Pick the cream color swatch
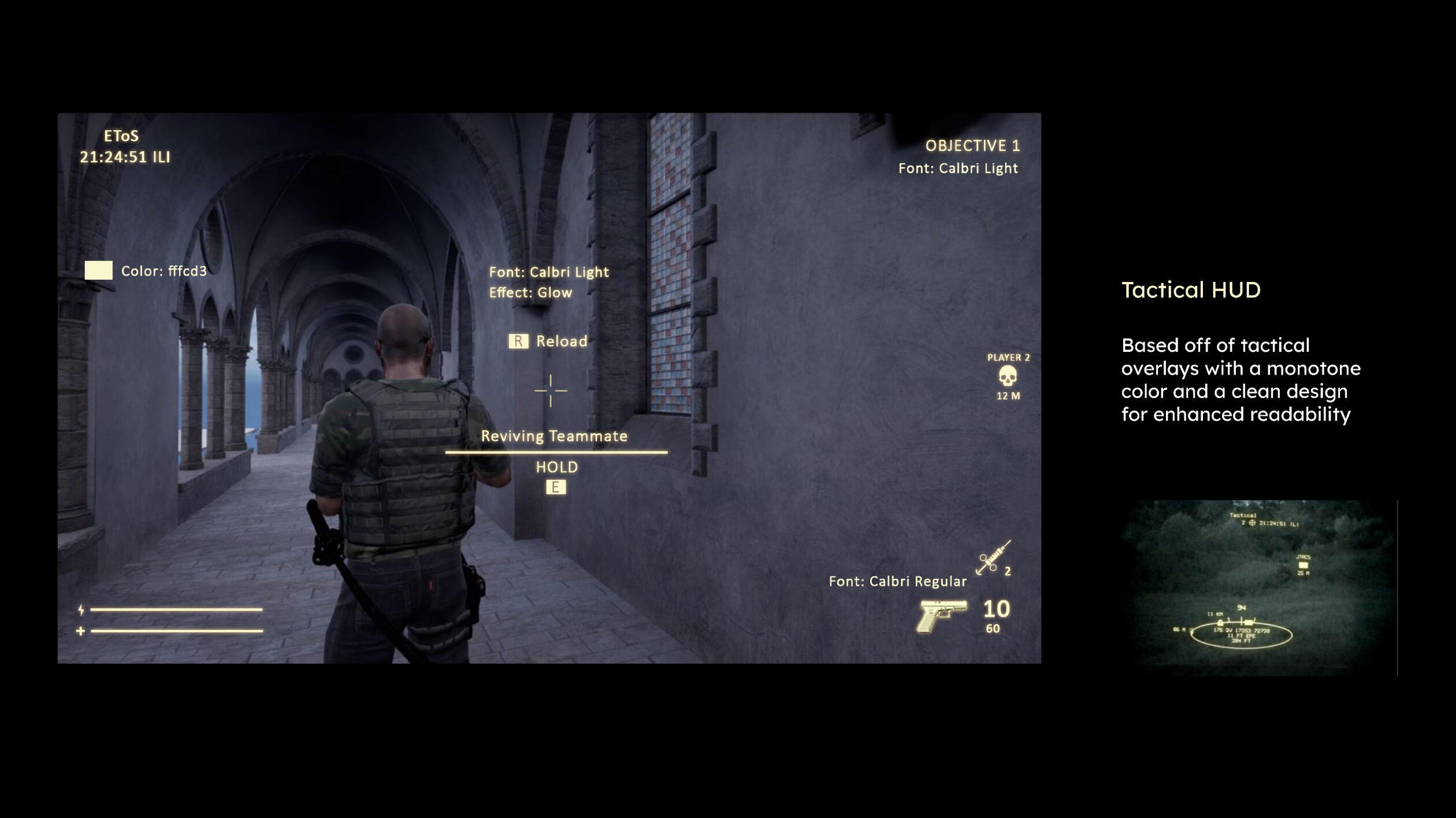 pyautogui.click(x=99, y=270)
